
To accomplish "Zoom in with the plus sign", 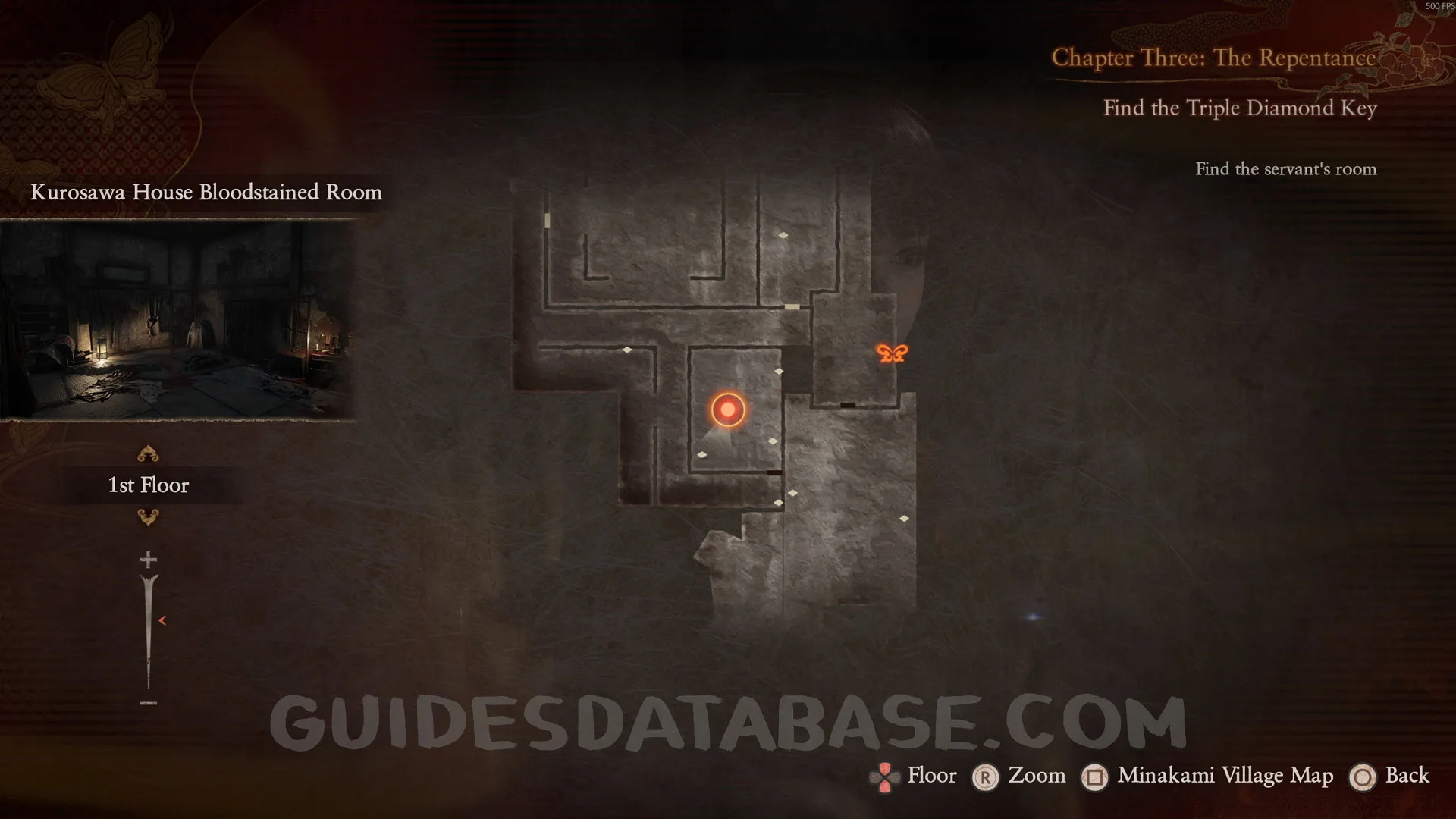I will coord(148,560).
